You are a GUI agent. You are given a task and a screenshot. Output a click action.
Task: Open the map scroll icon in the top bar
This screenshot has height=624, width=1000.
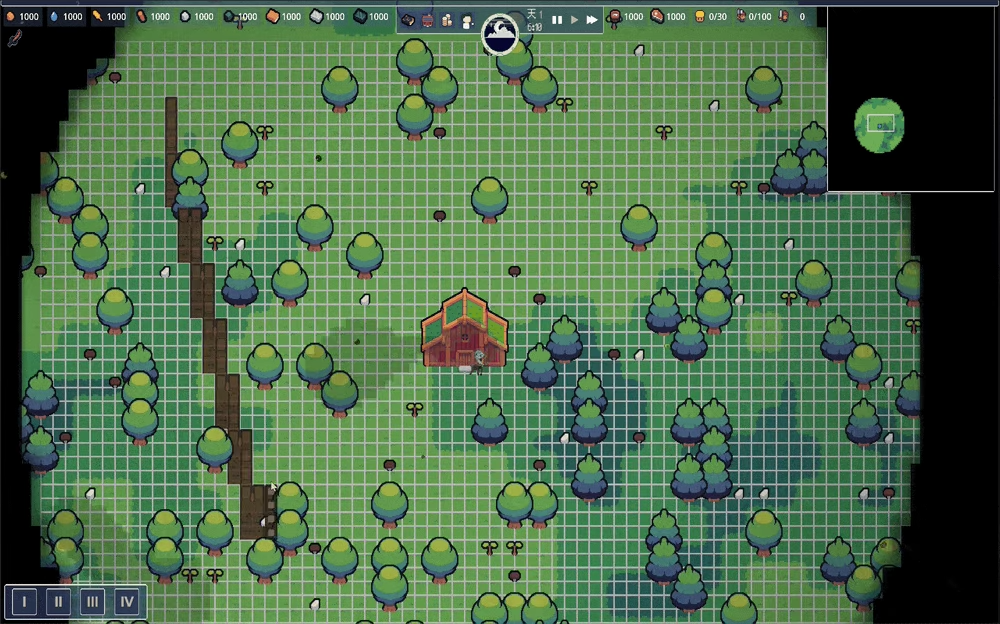pos(408,20)
